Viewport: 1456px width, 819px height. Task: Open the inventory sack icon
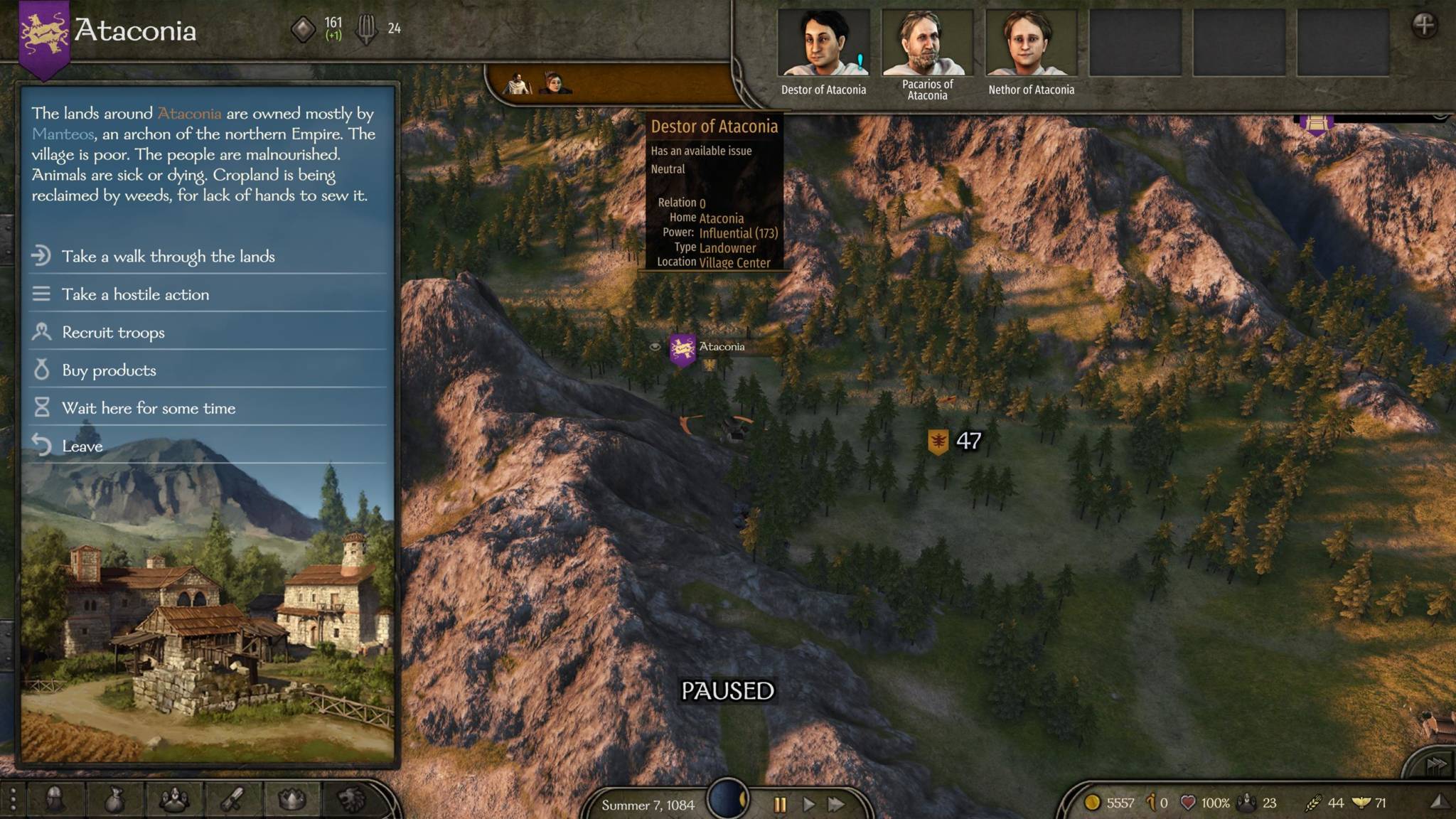pos(114,801)
